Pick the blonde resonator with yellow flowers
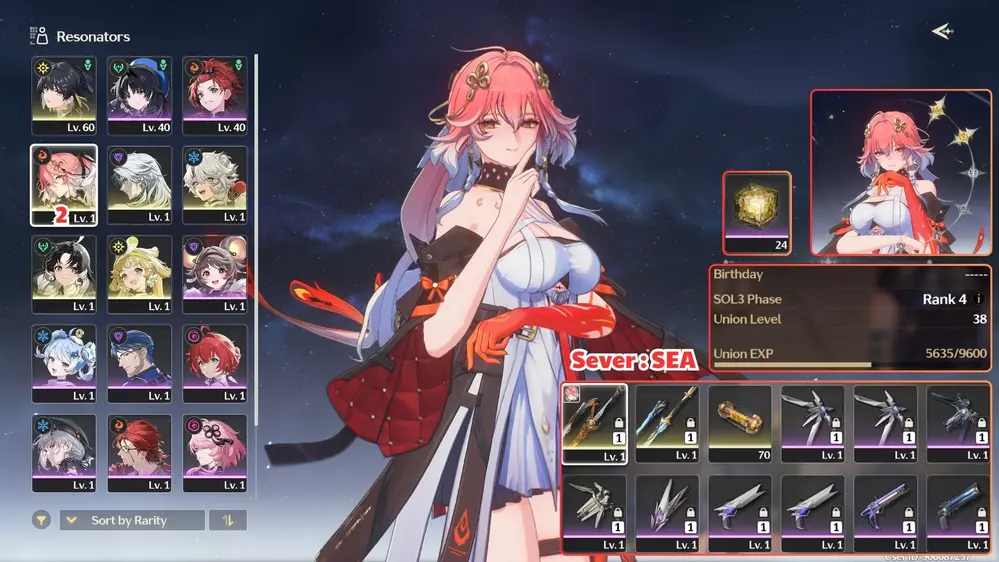The height and width of the screenshot is (562, 999). coord(140,275)
